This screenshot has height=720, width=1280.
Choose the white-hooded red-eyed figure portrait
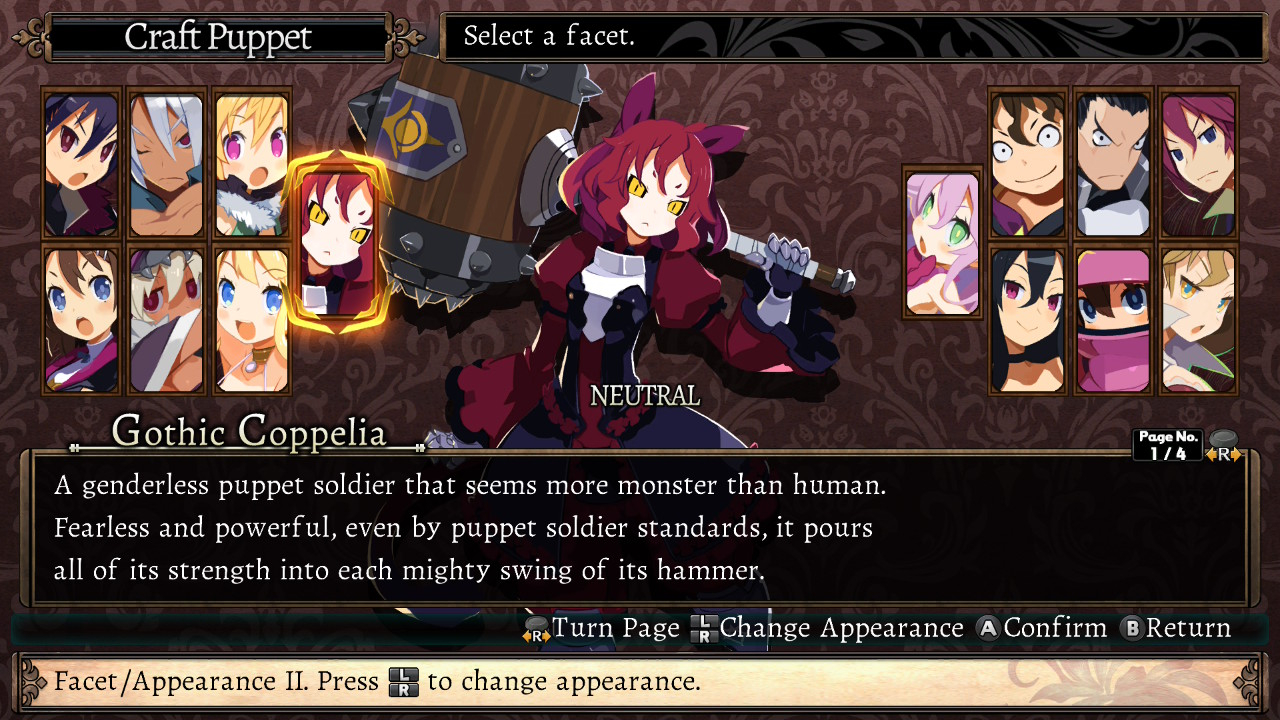point(166,320)
